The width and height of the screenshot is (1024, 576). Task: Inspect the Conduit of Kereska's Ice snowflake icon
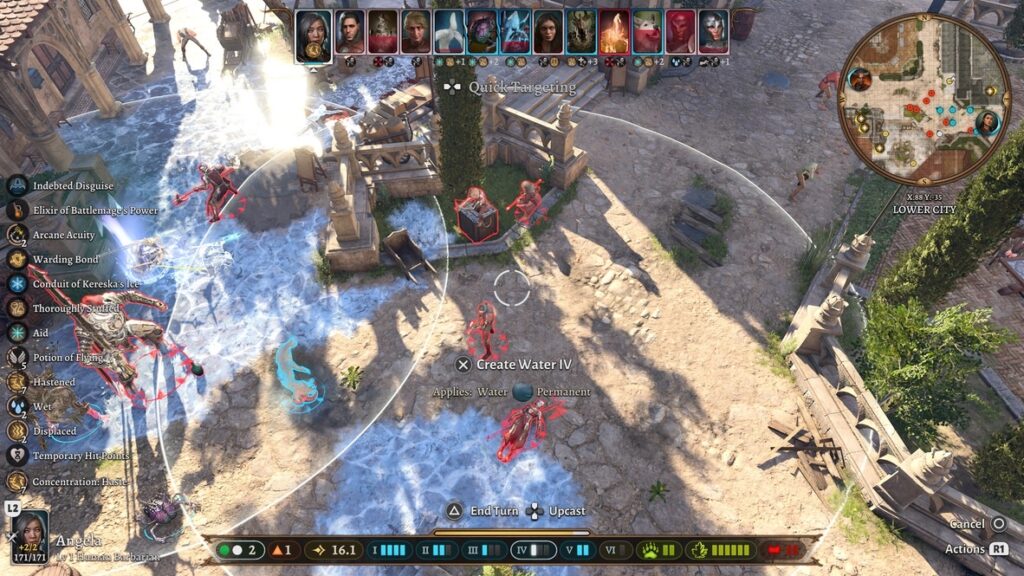[x=17, y=284]
